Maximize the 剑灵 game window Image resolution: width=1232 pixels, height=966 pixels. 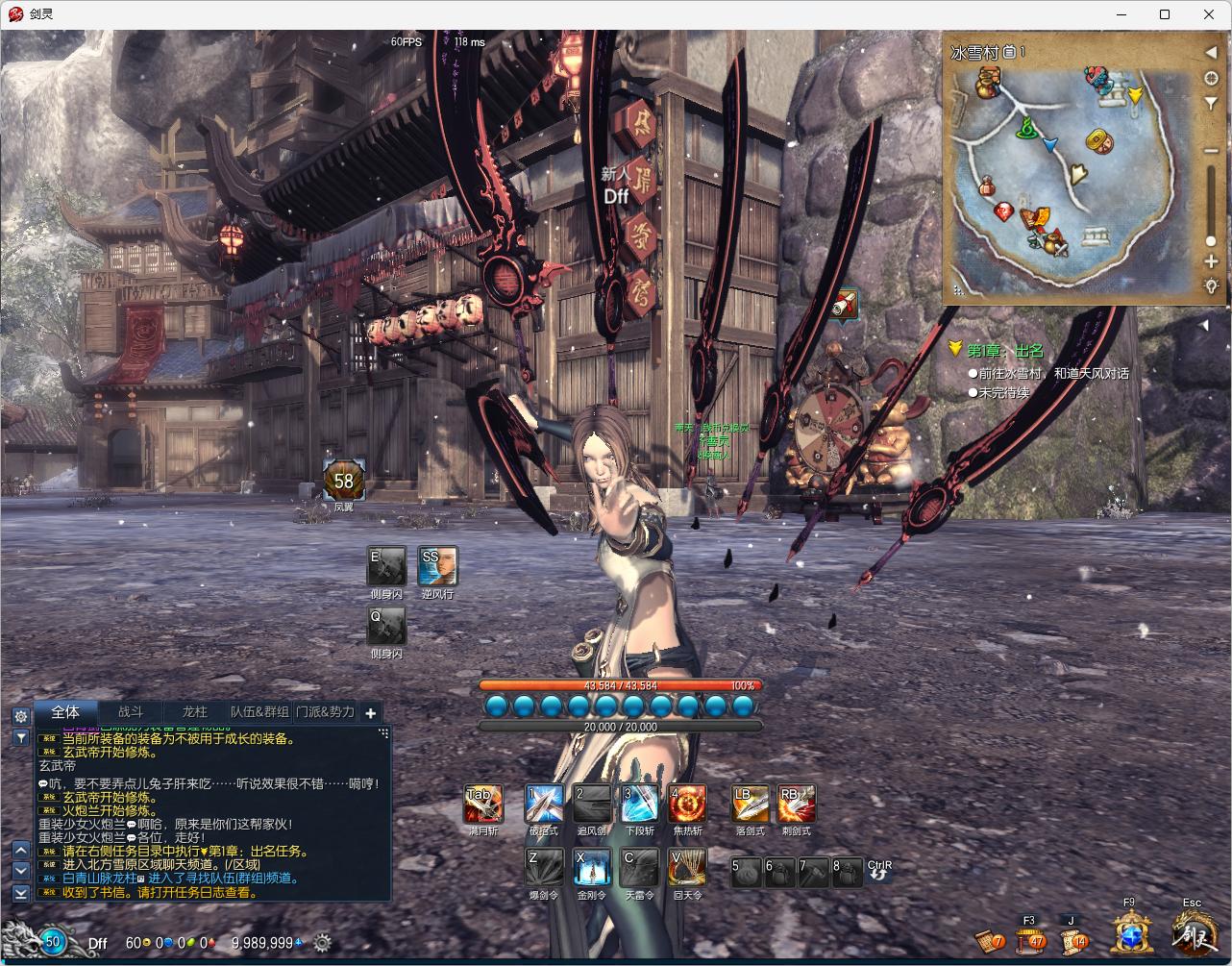pyautogui.click(x=1165, y=14)
